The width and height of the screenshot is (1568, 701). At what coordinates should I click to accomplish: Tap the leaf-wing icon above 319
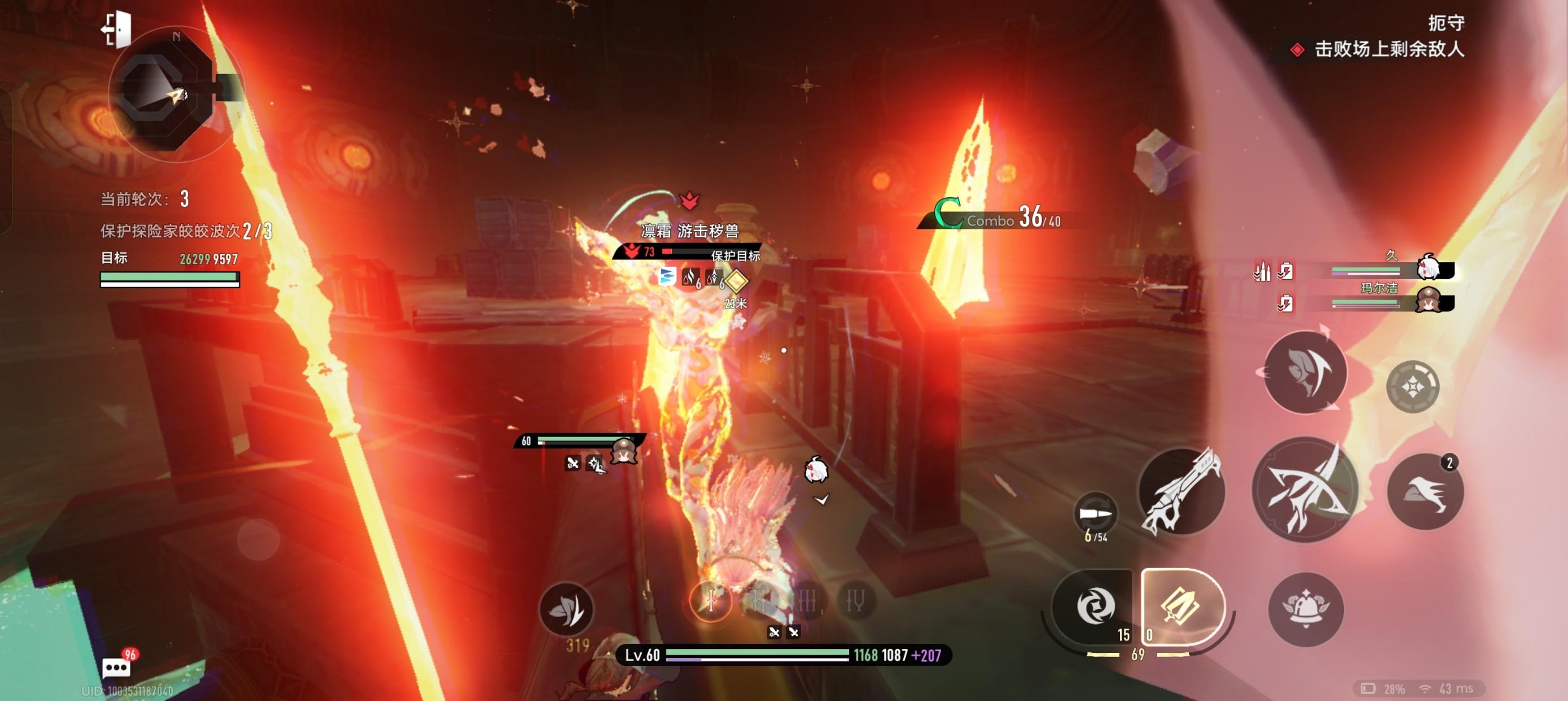point(566,608)
